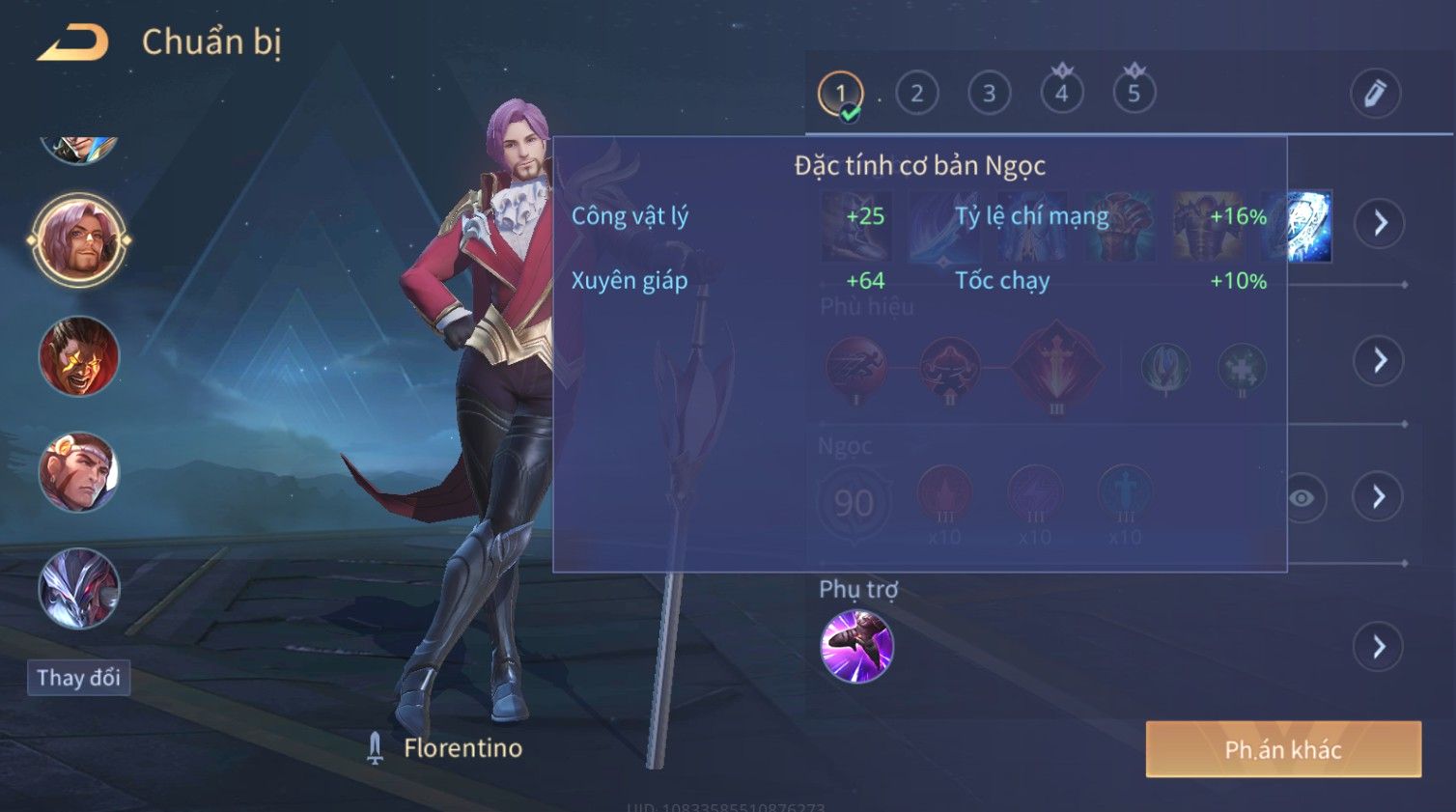The image size is (1456, 812).
Task: Select loadout preset 1
Action: click(x=840, y=94)
